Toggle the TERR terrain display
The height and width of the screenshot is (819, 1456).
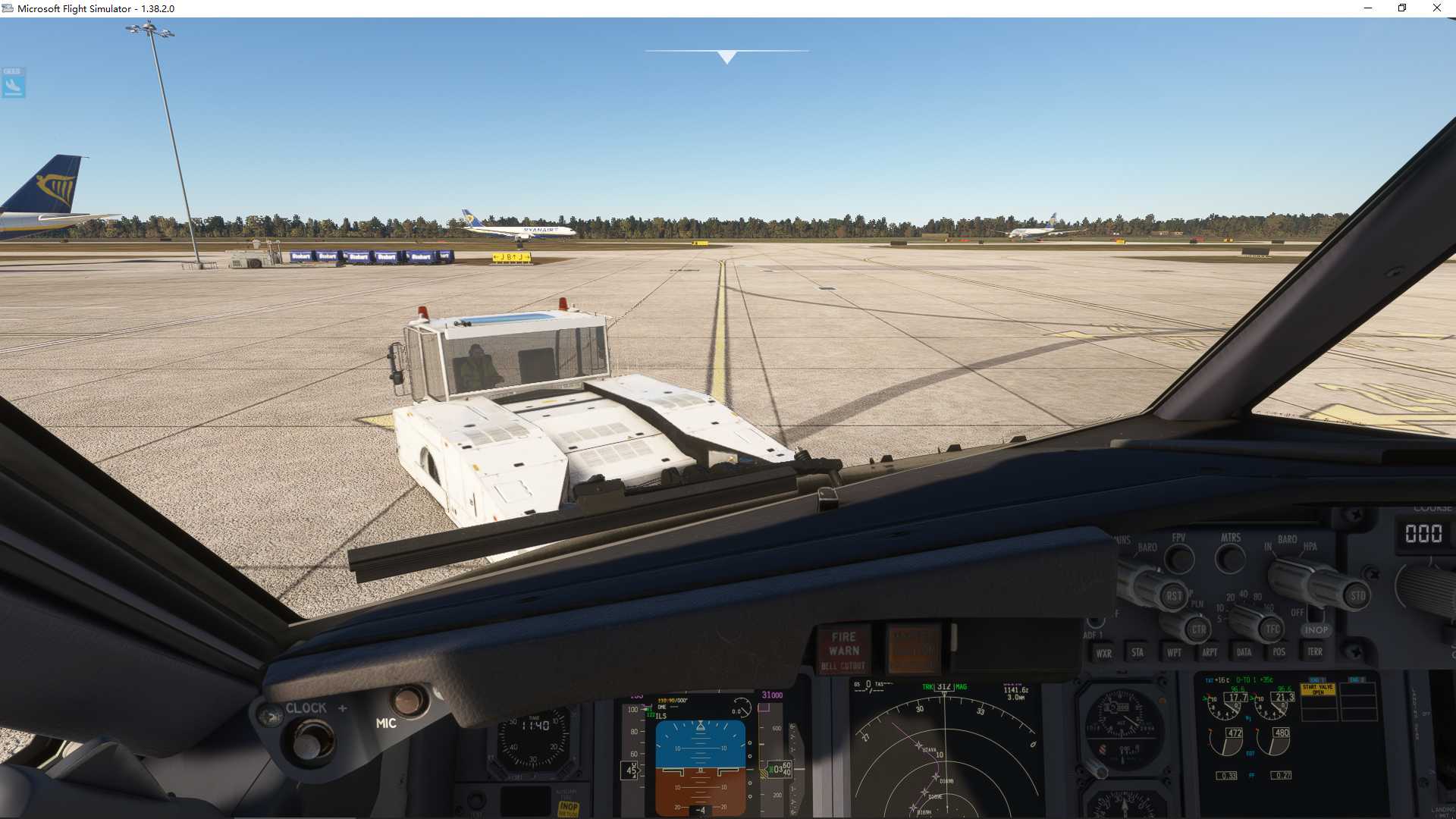1316,651
